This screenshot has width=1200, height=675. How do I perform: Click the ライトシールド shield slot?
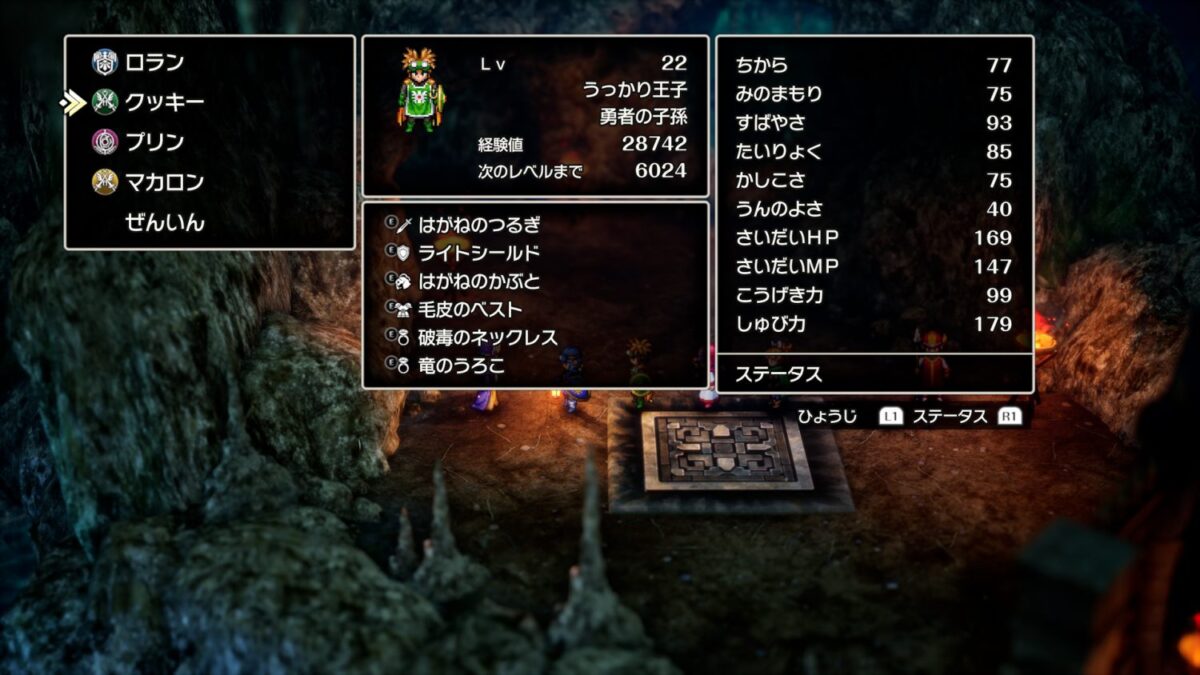point(479,253)
